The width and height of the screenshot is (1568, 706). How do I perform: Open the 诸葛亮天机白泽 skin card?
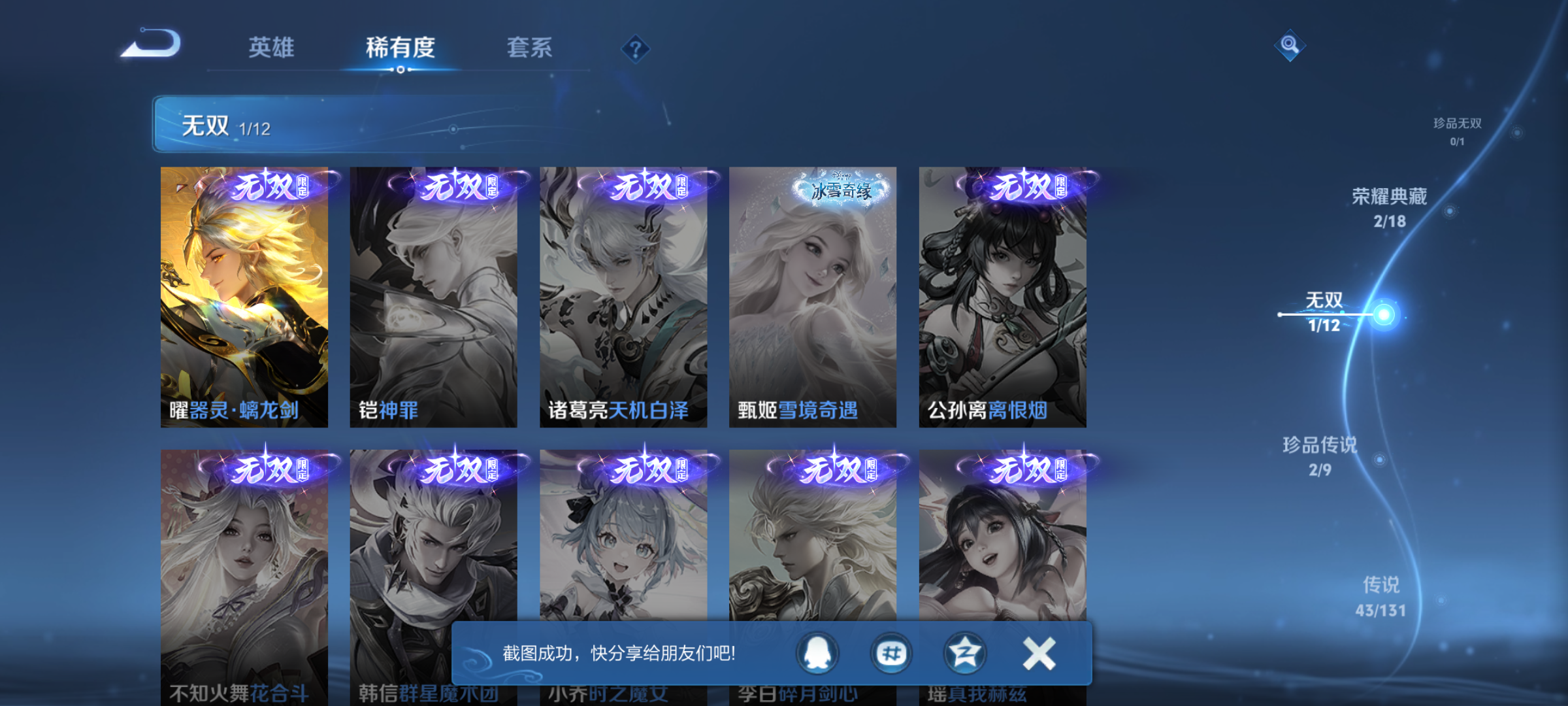click(623, 294)
